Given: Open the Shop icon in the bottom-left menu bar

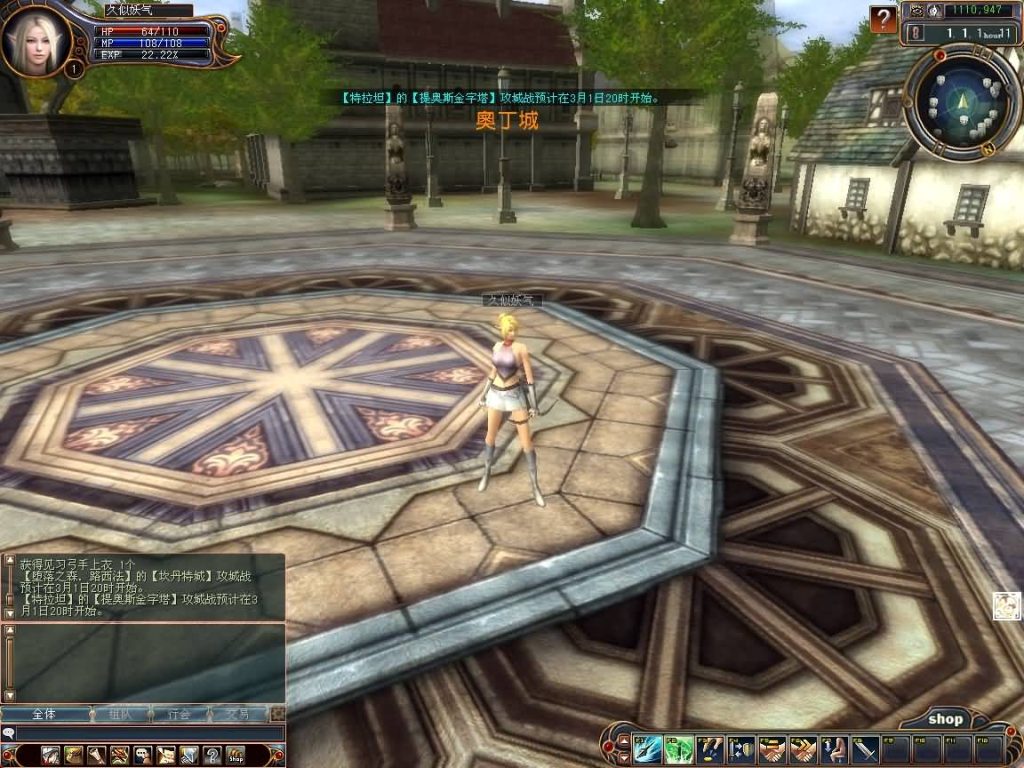Looking at the screenshot, I should (235, 755).
